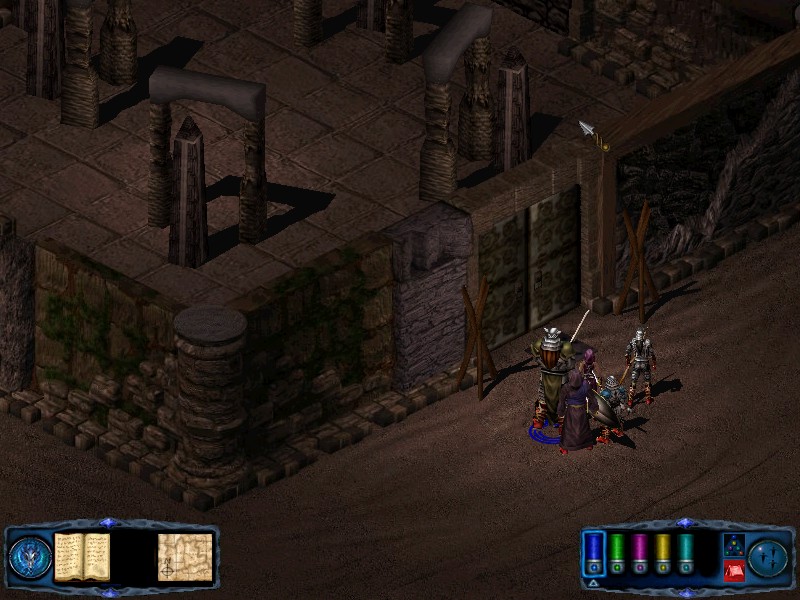
Task: Pick the teal party member
Action: (686, 553)
